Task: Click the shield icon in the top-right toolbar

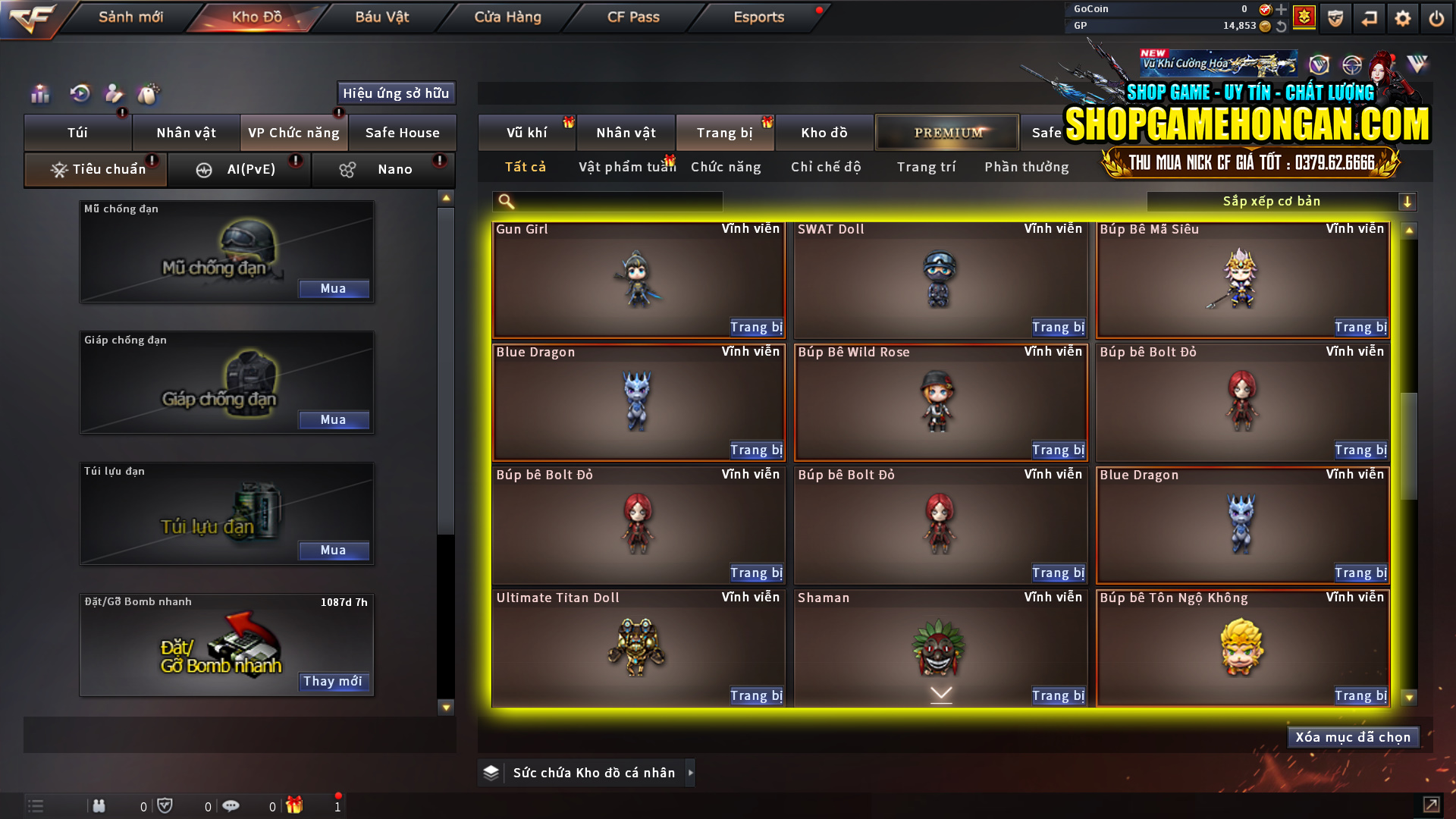Action: pos(1335,18)
